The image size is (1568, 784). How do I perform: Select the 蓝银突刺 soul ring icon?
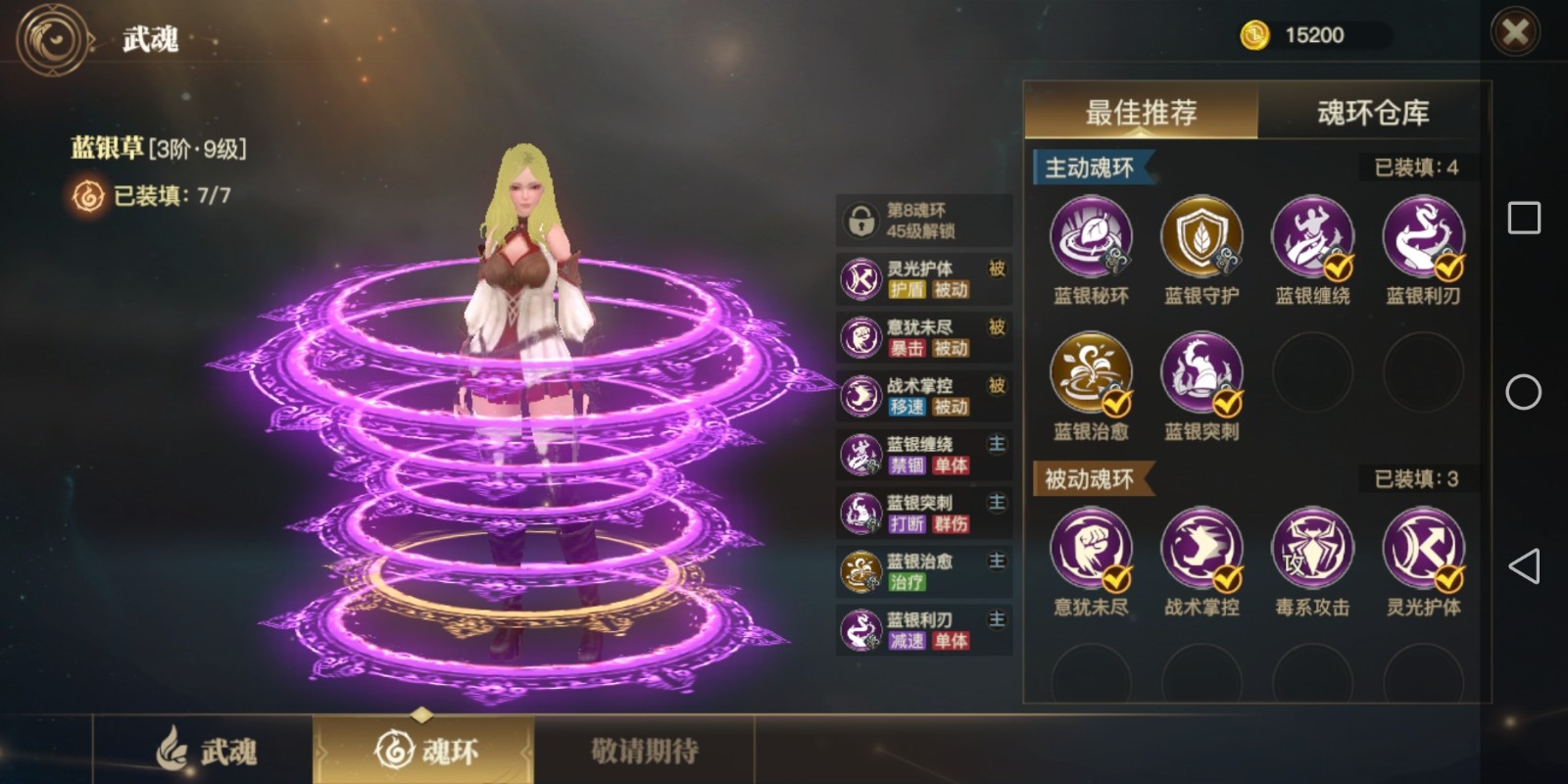click(1201, 372)
